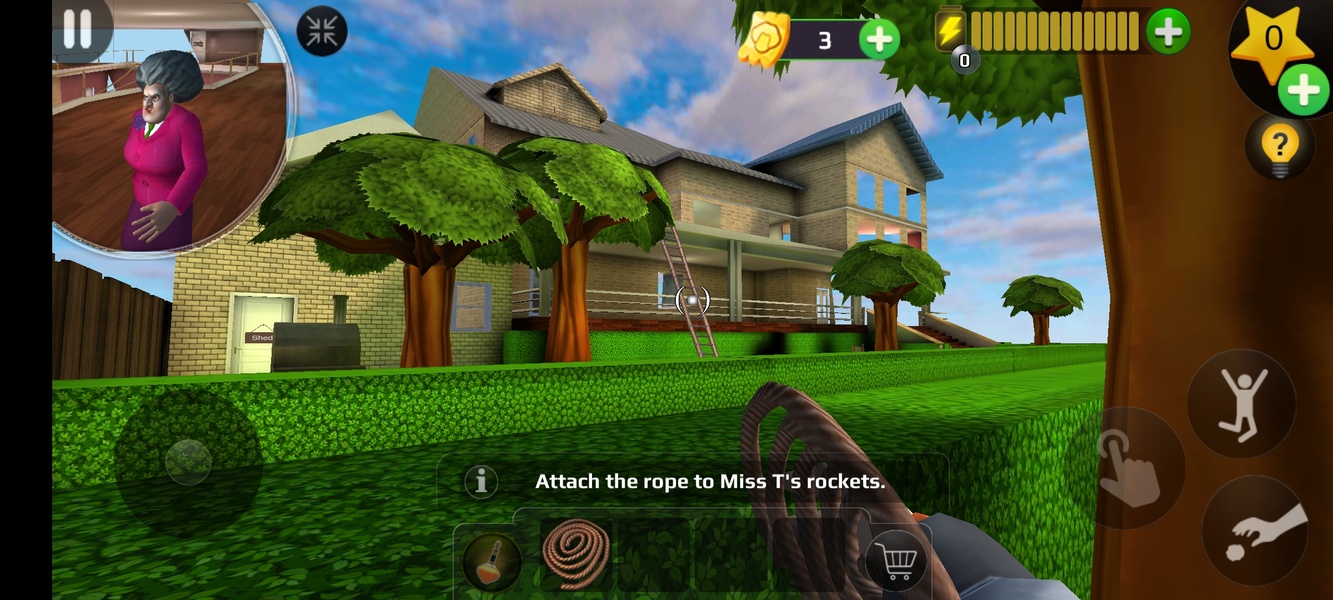Select the potion flask inventory slot
The width and height of the screenshot is (1333, 600).
tap(492, 560)
